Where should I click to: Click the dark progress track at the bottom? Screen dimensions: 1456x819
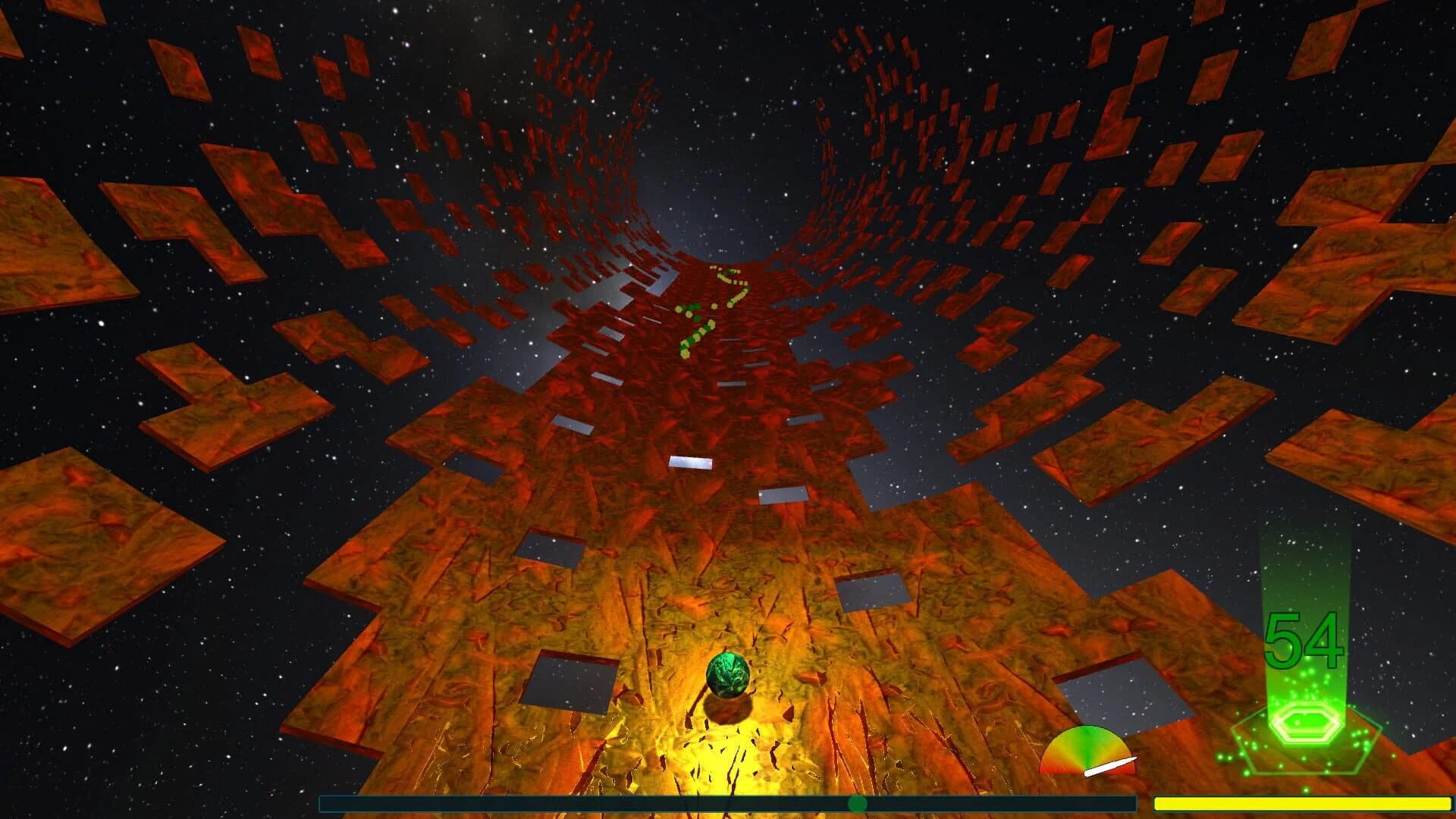click(x=531, y=800)
